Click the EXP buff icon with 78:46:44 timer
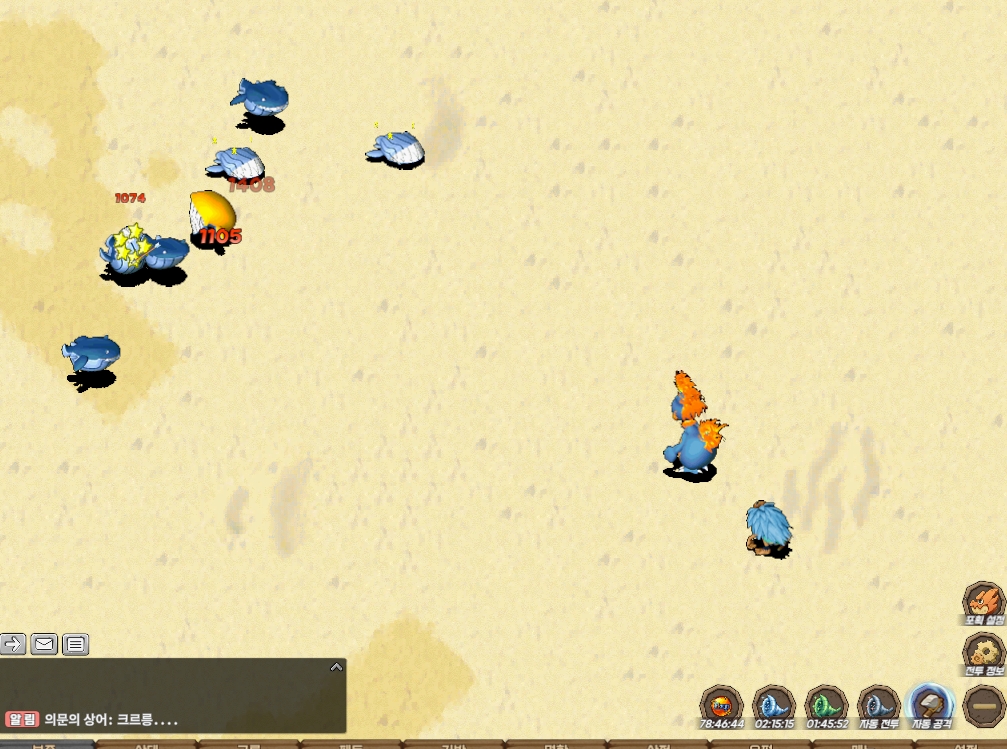Viewport: 1007px width, 749px height. click(x=721, y=706)
